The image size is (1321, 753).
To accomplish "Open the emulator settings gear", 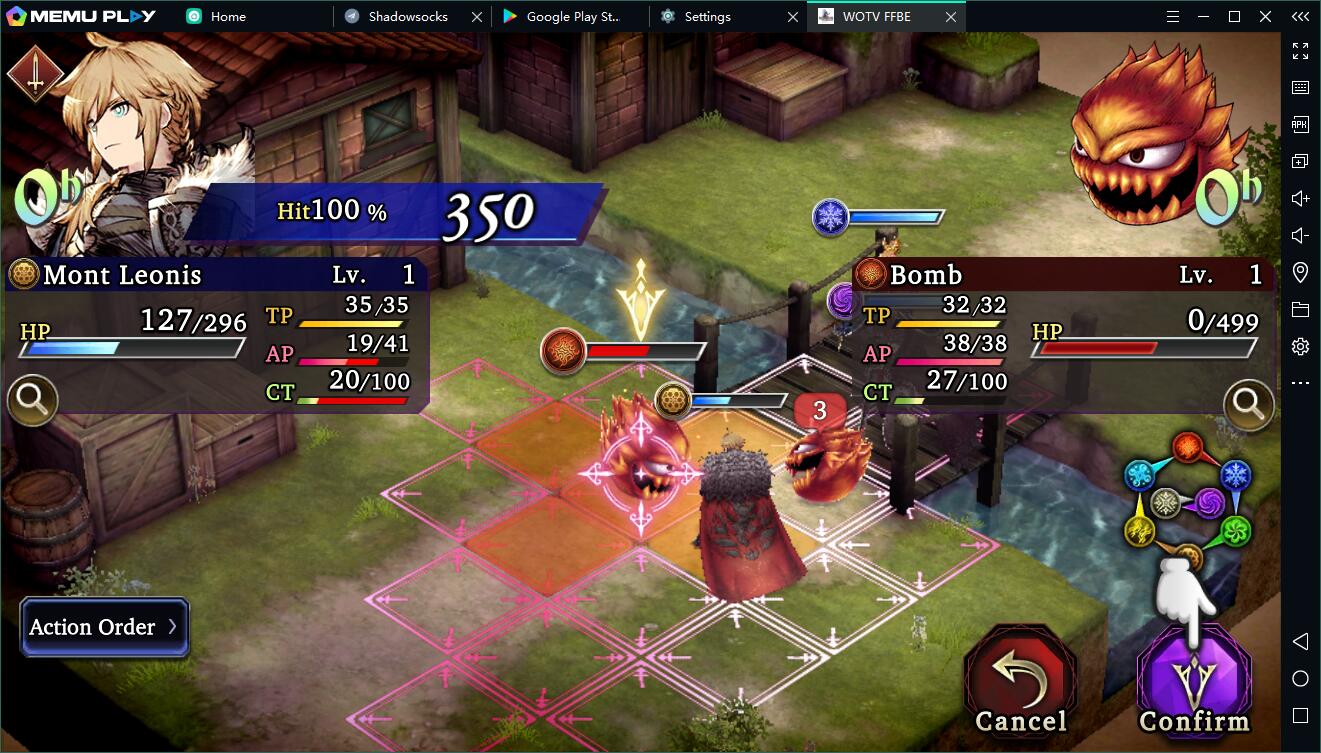I will point(1300,347).
